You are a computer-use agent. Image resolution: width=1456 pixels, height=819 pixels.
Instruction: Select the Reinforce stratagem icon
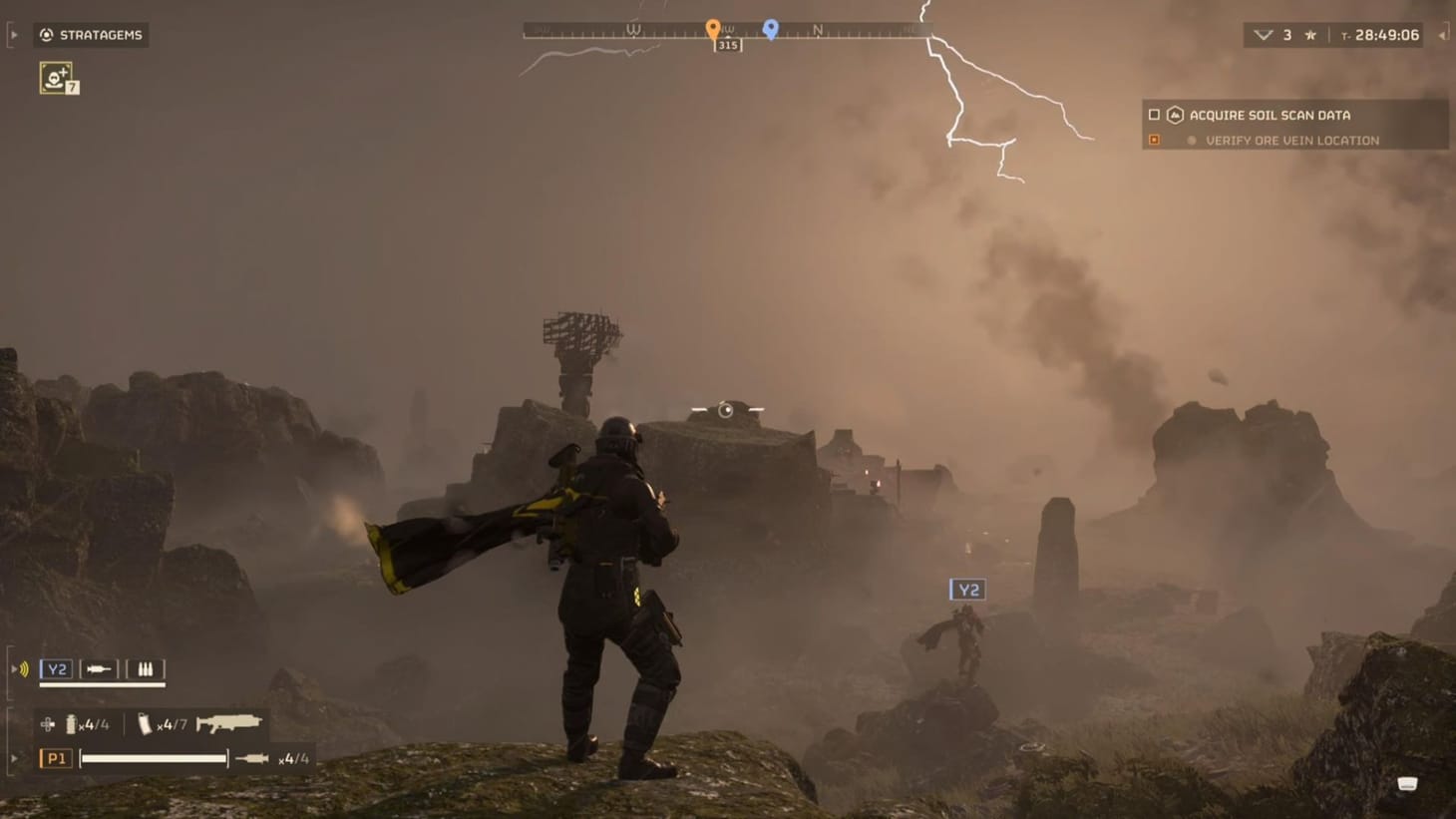[57, 78]
